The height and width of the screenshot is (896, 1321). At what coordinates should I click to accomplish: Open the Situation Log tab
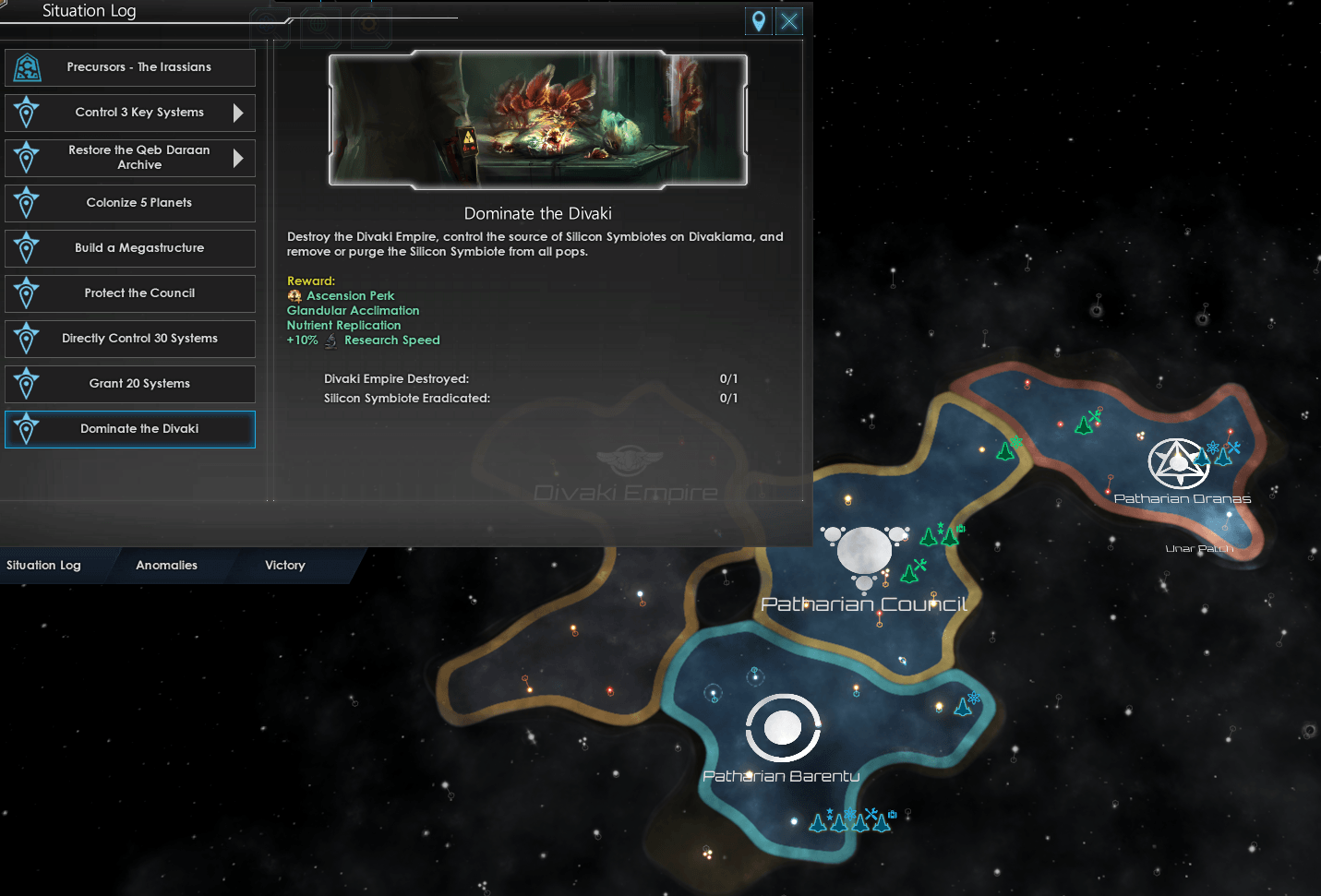point(43,566)
